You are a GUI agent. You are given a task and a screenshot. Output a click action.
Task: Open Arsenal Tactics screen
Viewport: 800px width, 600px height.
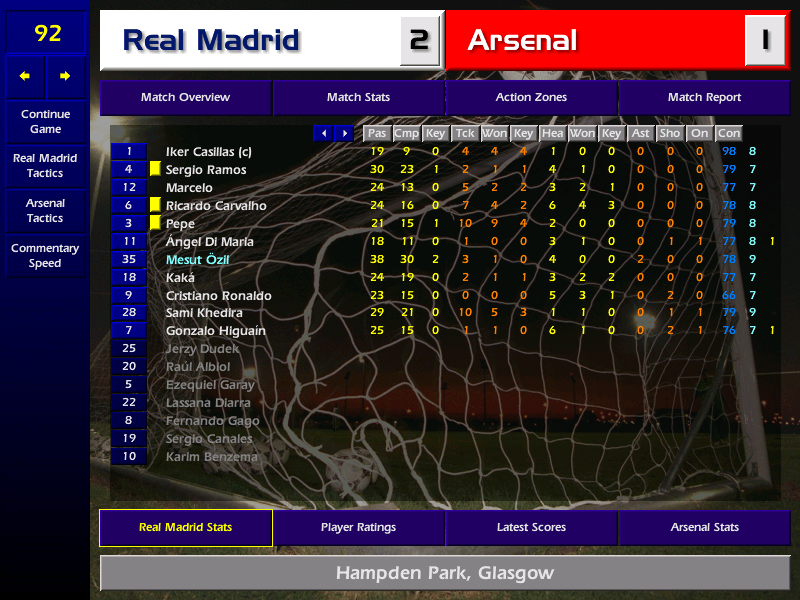point(45,210)
